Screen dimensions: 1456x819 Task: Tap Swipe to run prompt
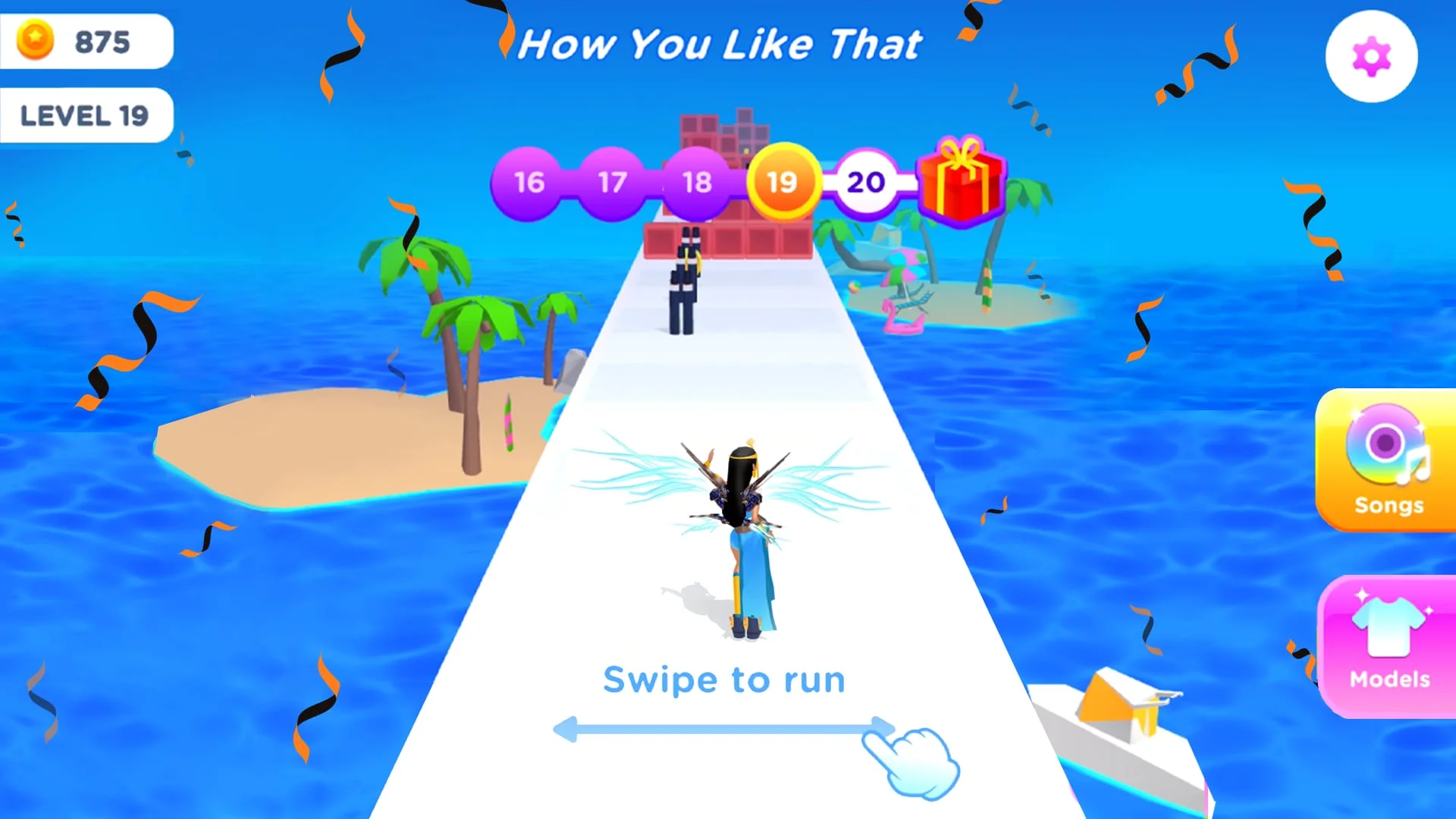point(723,679)
